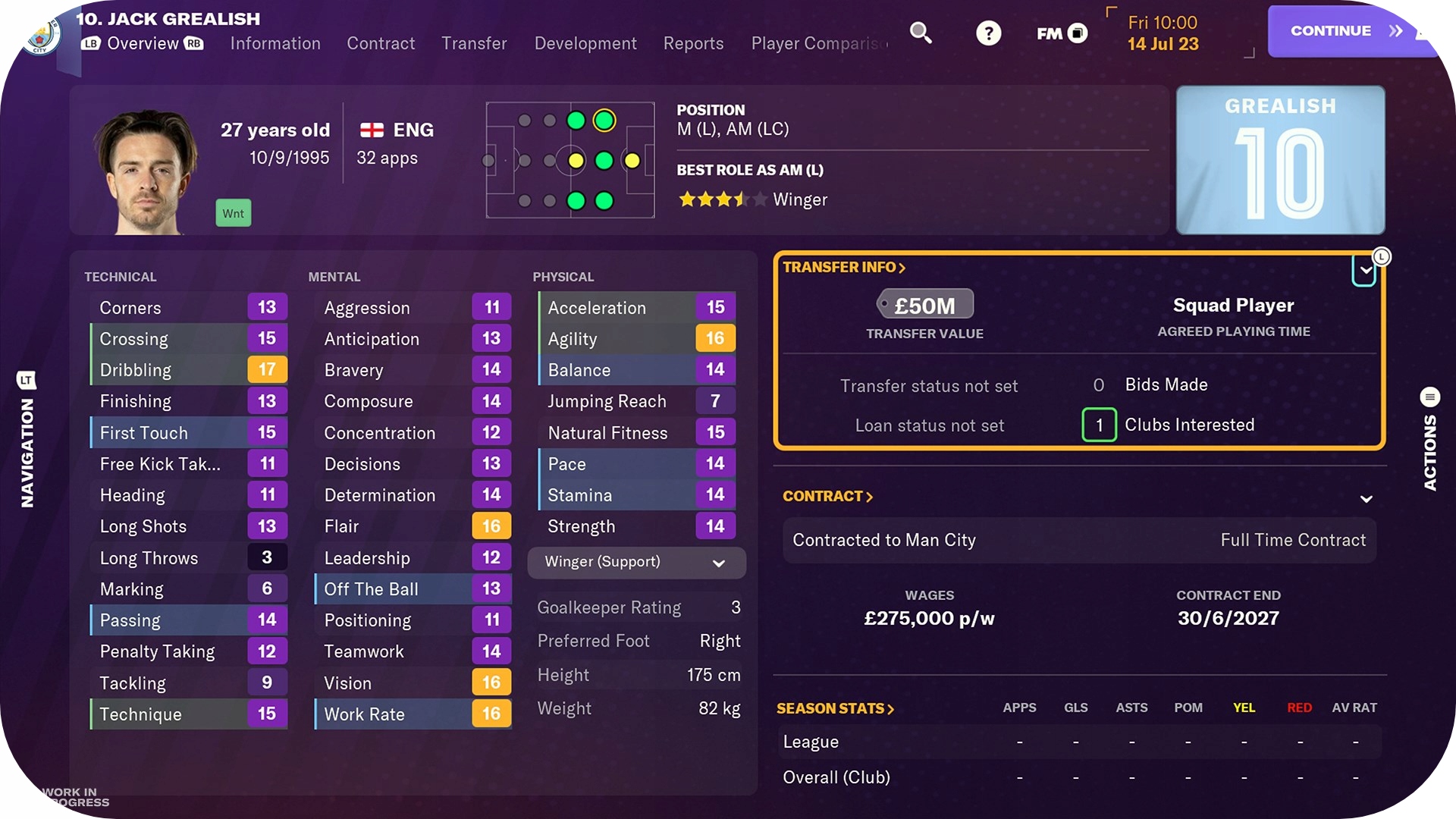Click the £50M transfer value field
Viewport: 1456px width, 819px height.
coord(925,303)
